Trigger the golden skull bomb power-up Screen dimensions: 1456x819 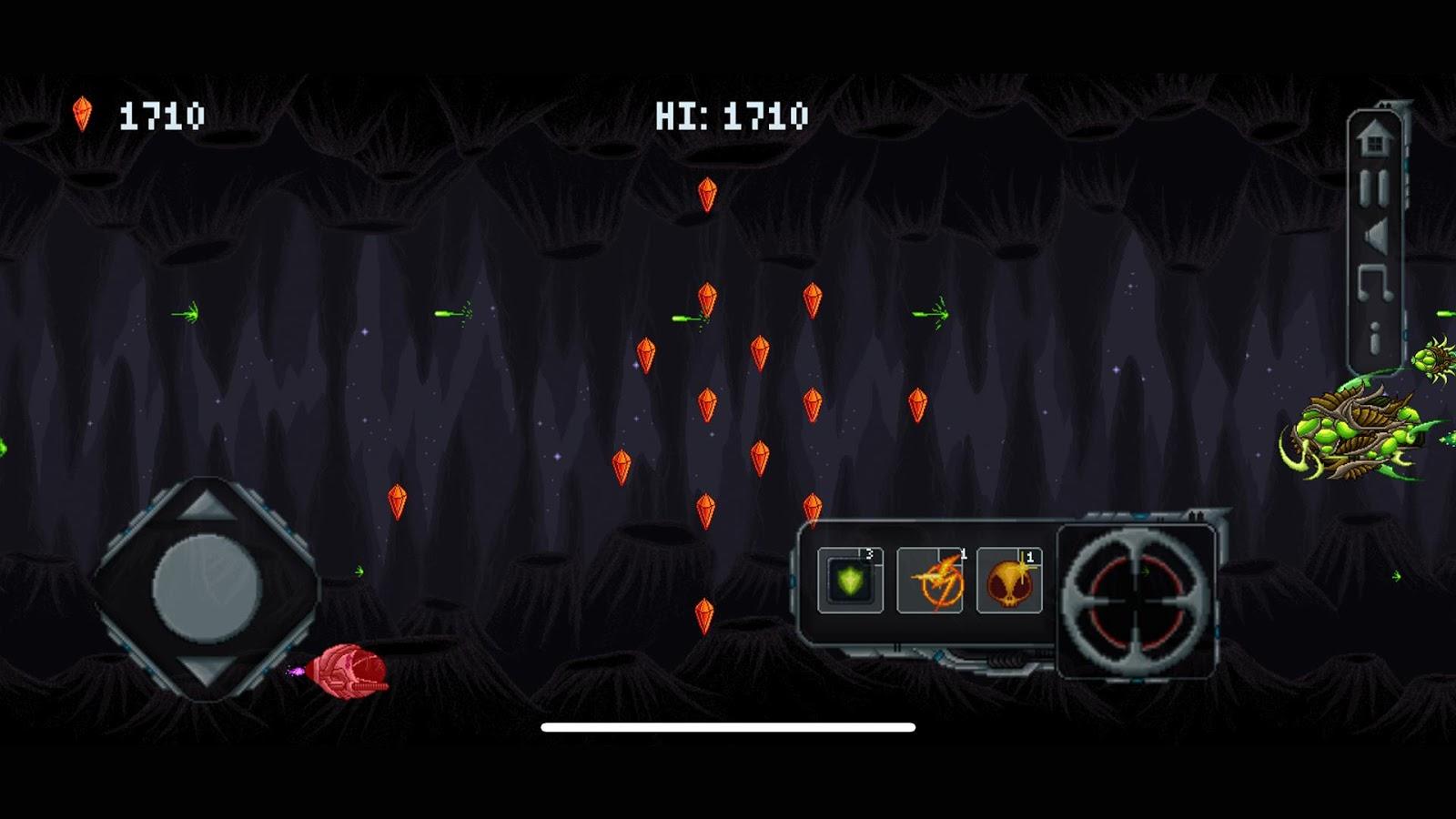[x=1009, y=581]
